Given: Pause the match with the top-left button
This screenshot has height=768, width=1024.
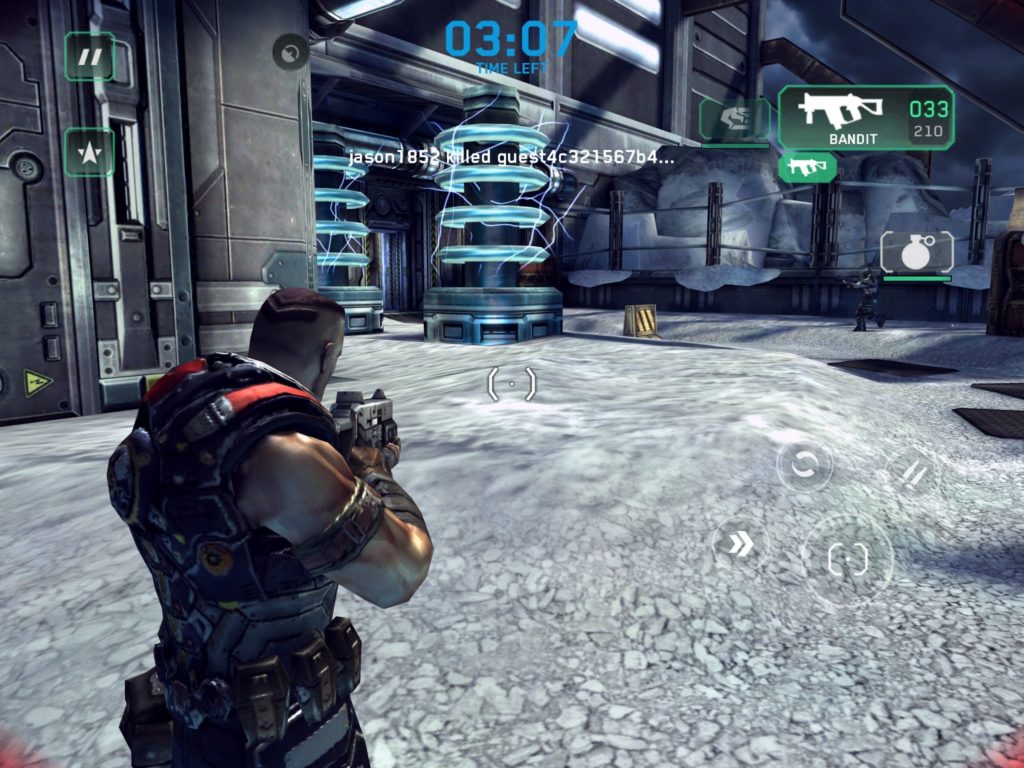Looking at the screenshot, I should [x=90, y=56].
